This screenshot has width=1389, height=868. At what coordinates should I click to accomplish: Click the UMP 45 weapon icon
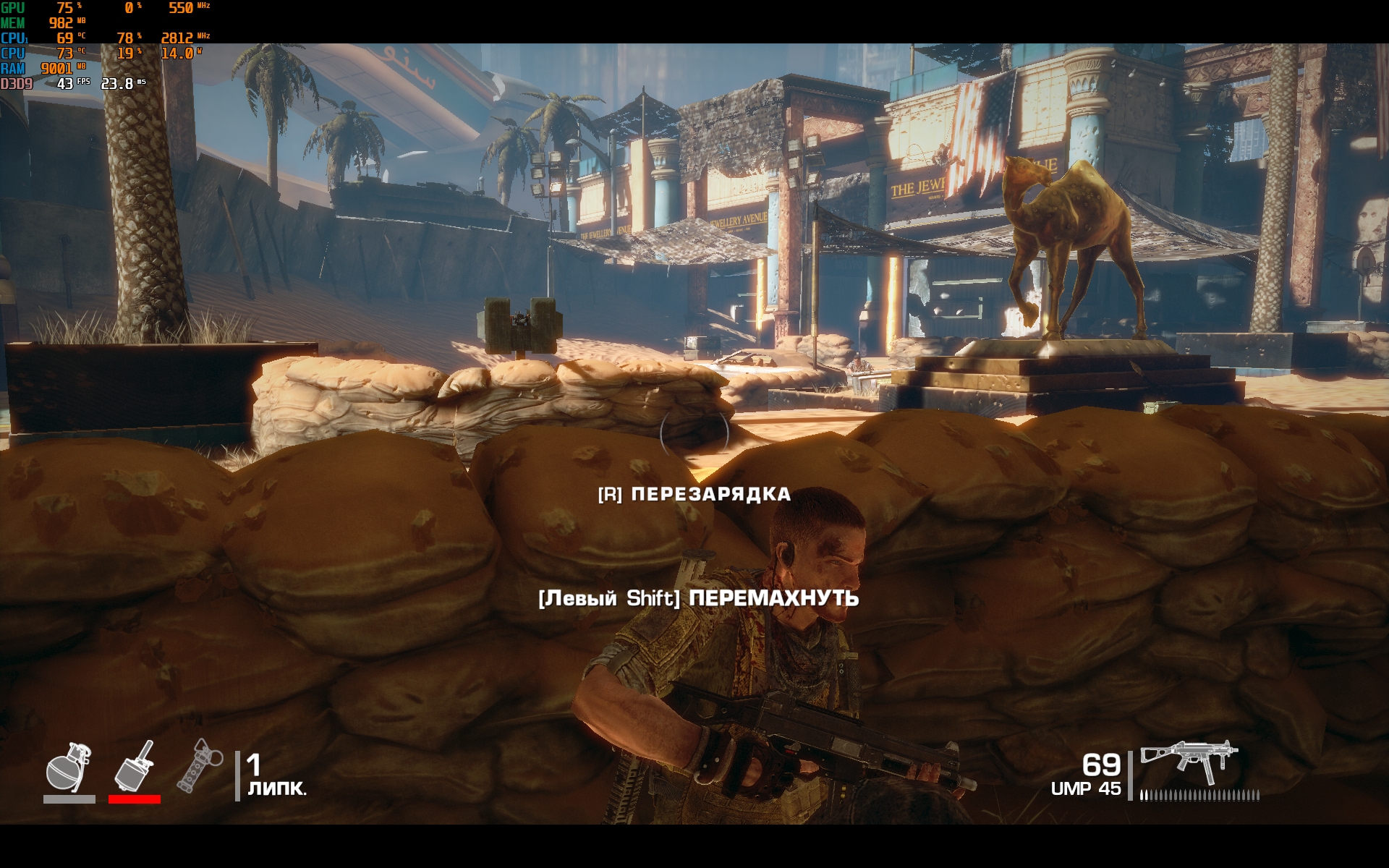point(1189,762)
